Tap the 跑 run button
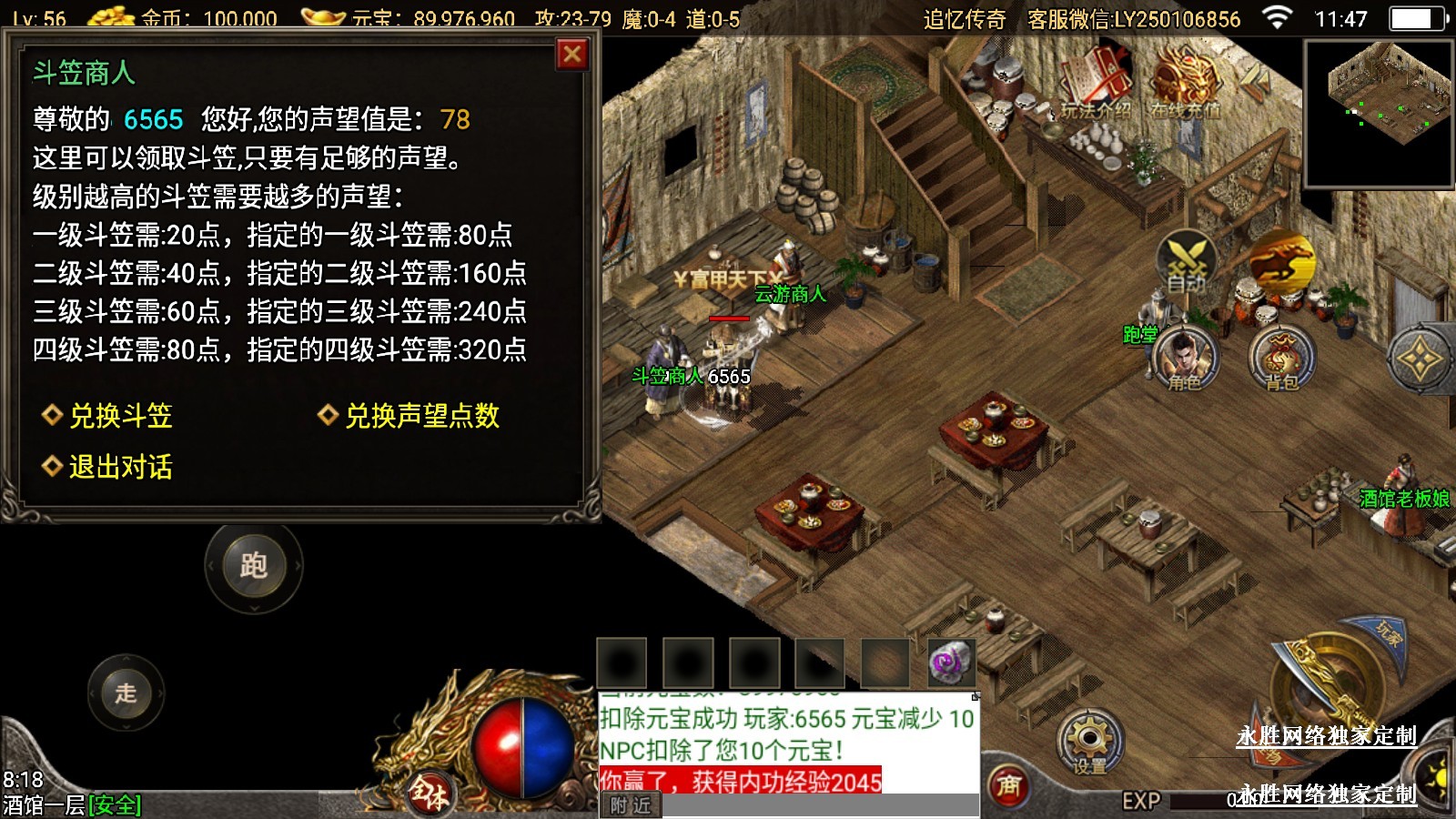The height and width of the screenshot is (819, 1456). [253, 565]
